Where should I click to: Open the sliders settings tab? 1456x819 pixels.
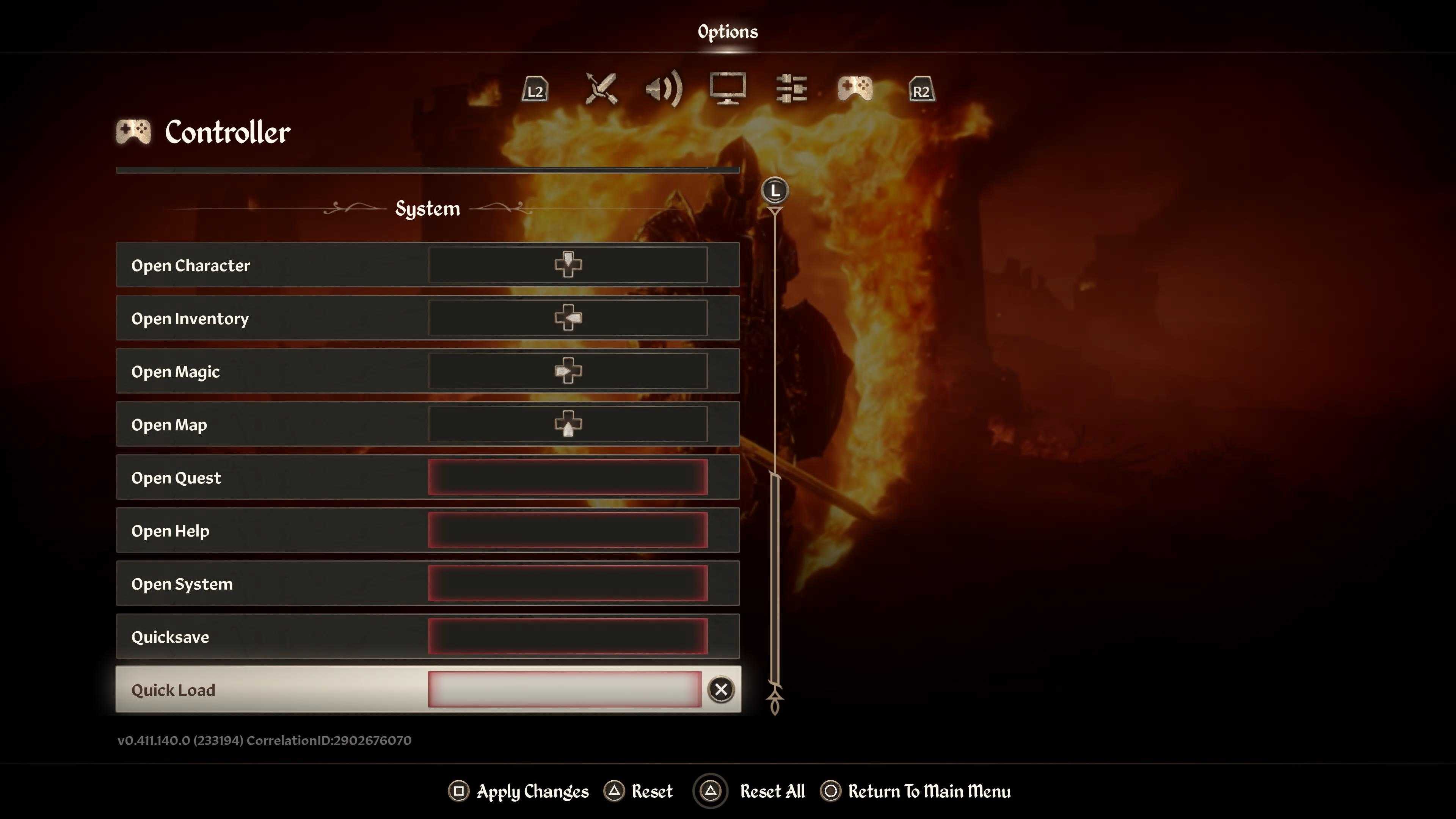[791, 89]
